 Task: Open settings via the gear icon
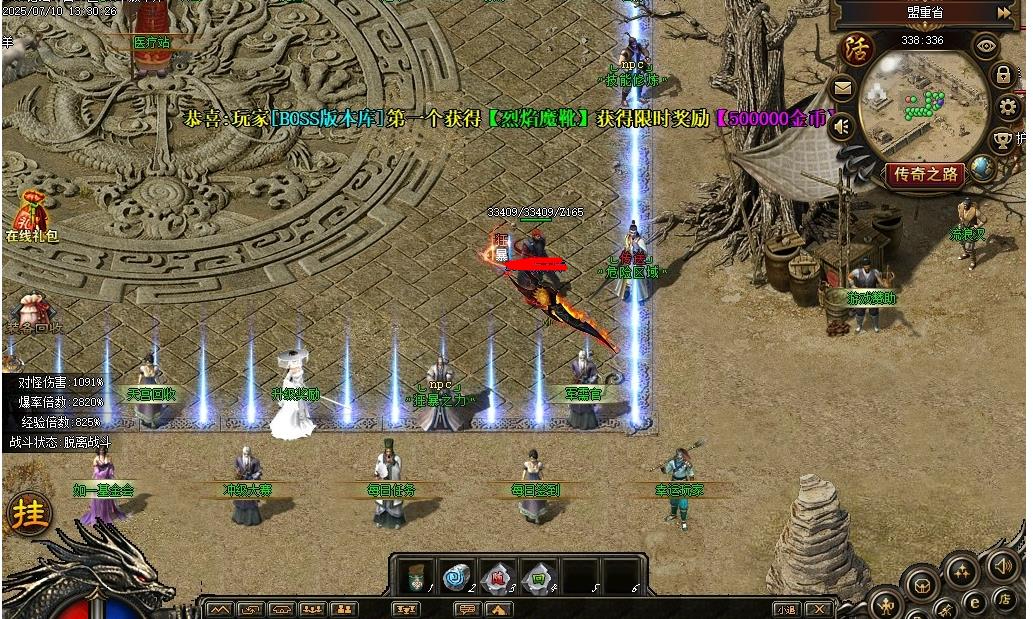click(1008, 107)
